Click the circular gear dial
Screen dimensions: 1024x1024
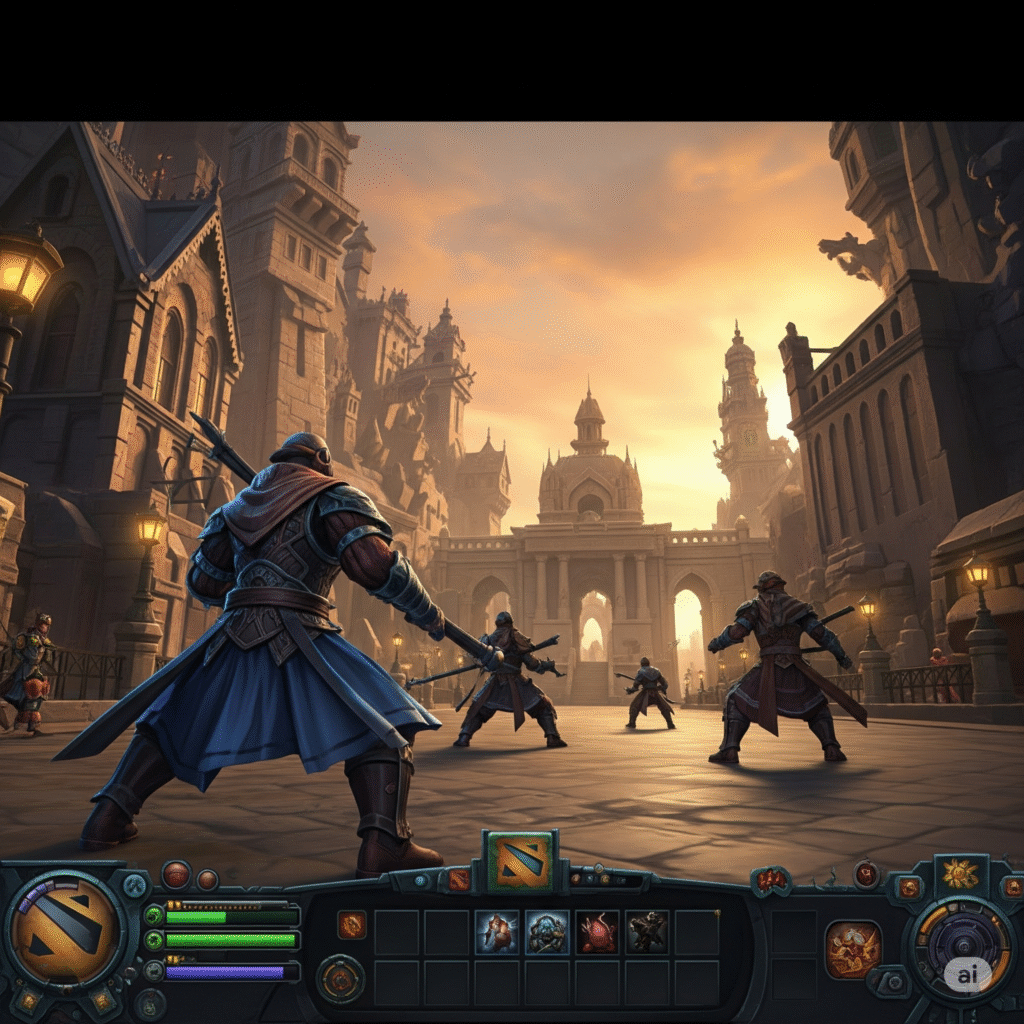(964, 947)
